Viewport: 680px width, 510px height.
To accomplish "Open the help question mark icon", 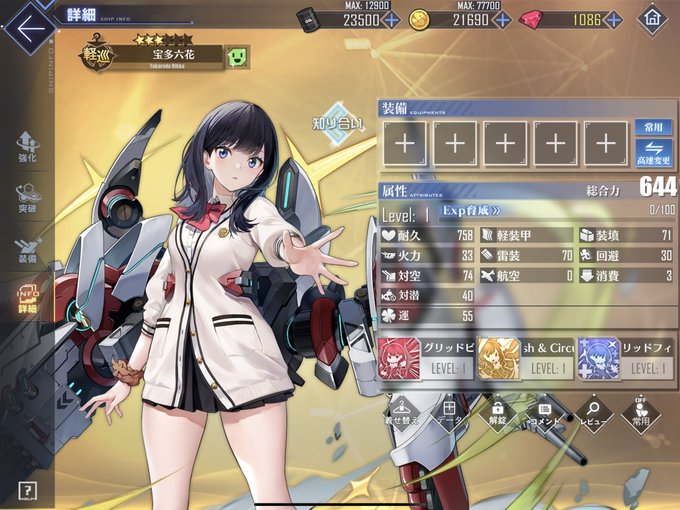I will click(28, 490).
